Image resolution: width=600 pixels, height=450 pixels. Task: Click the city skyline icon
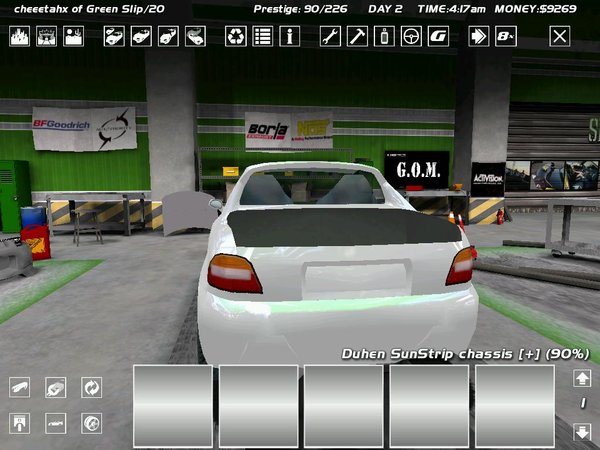tap(20, 37)
